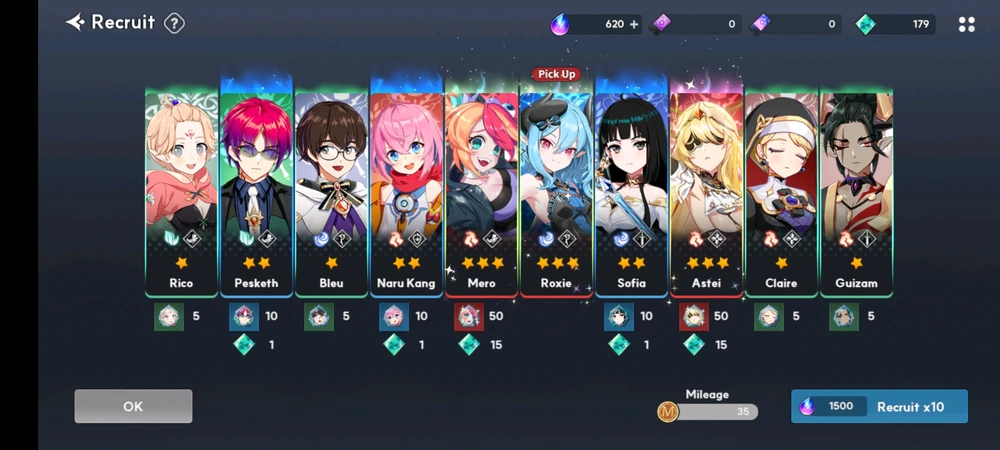Confirm results with the OK button

133,406
